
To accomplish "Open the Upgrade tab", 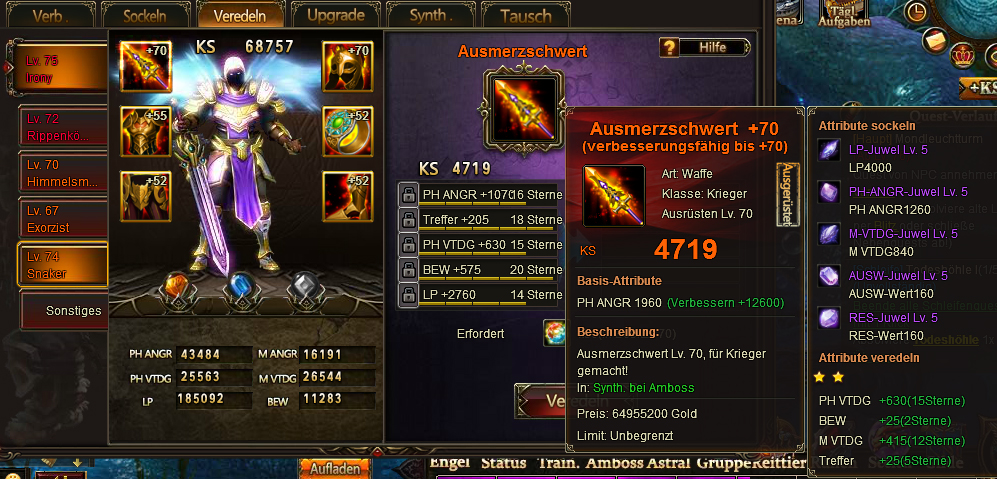I will tap(335, 16).
